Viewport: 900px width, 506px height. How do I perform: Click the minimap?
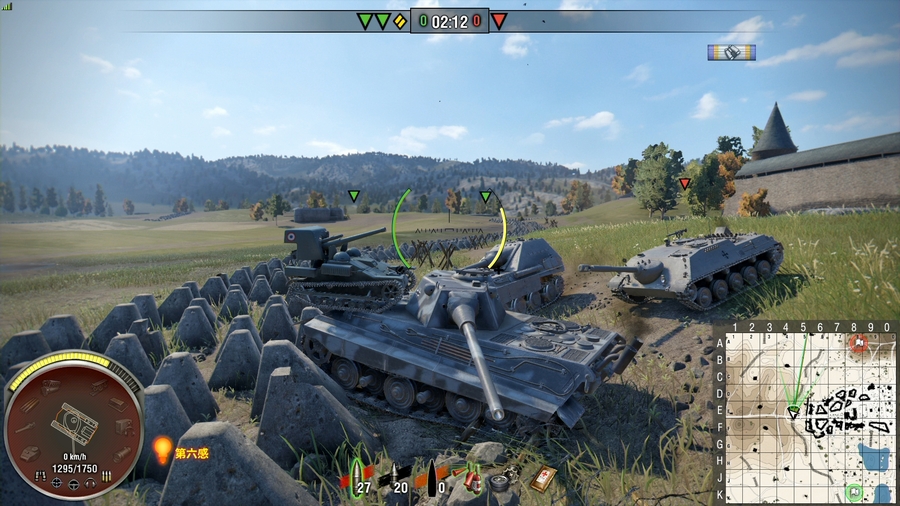click(x=808, y=412)
